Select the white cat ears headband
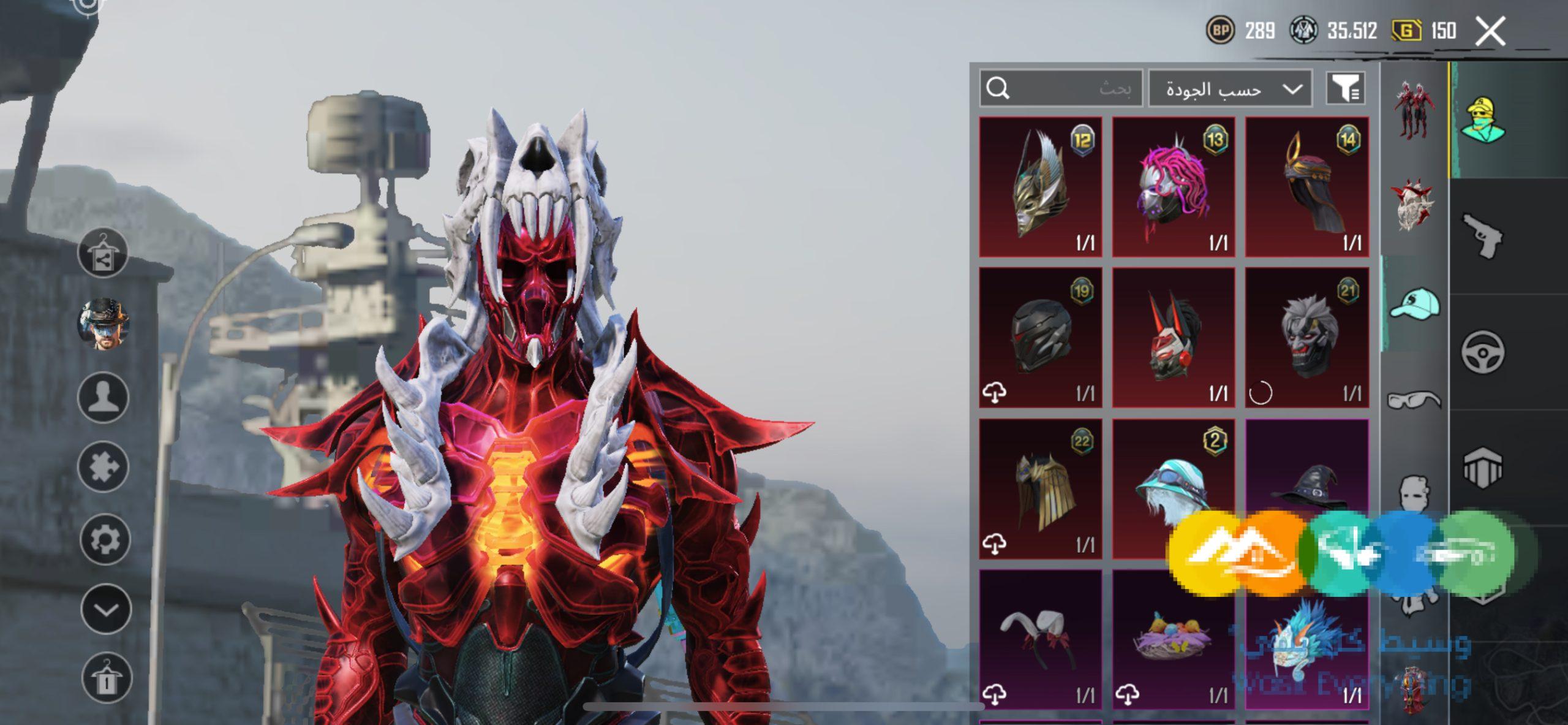This screenshot has height=725, width=1568. tap(1041, 639)
